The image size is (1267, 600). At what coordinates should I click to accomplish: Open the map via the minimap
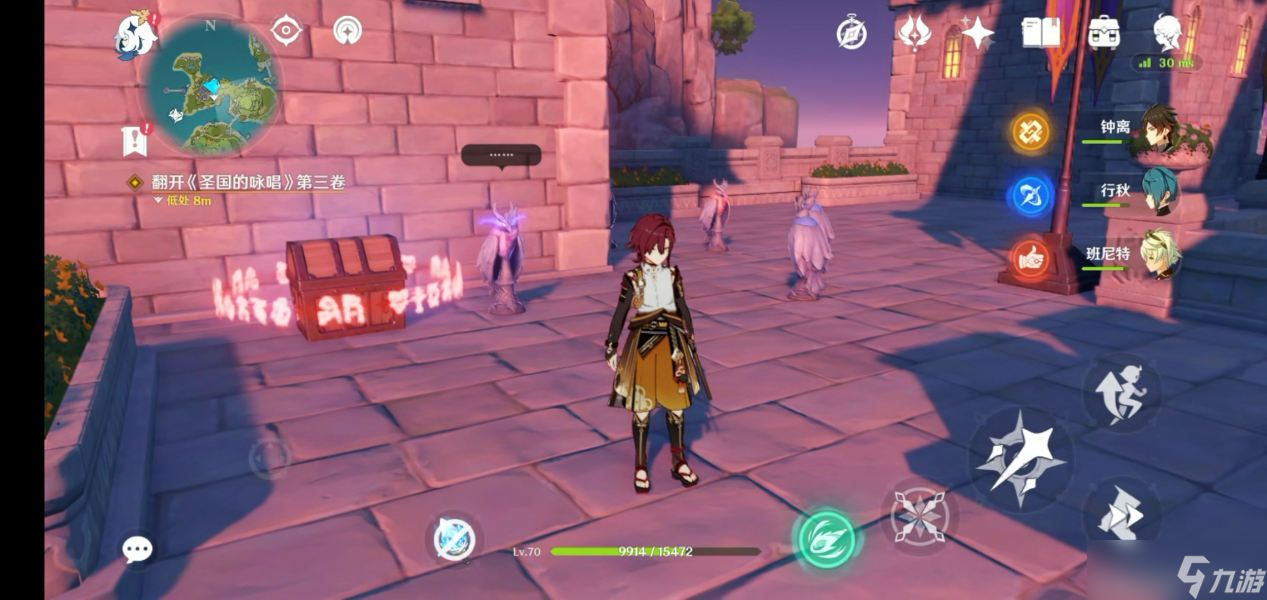click(x=213, y=87)
